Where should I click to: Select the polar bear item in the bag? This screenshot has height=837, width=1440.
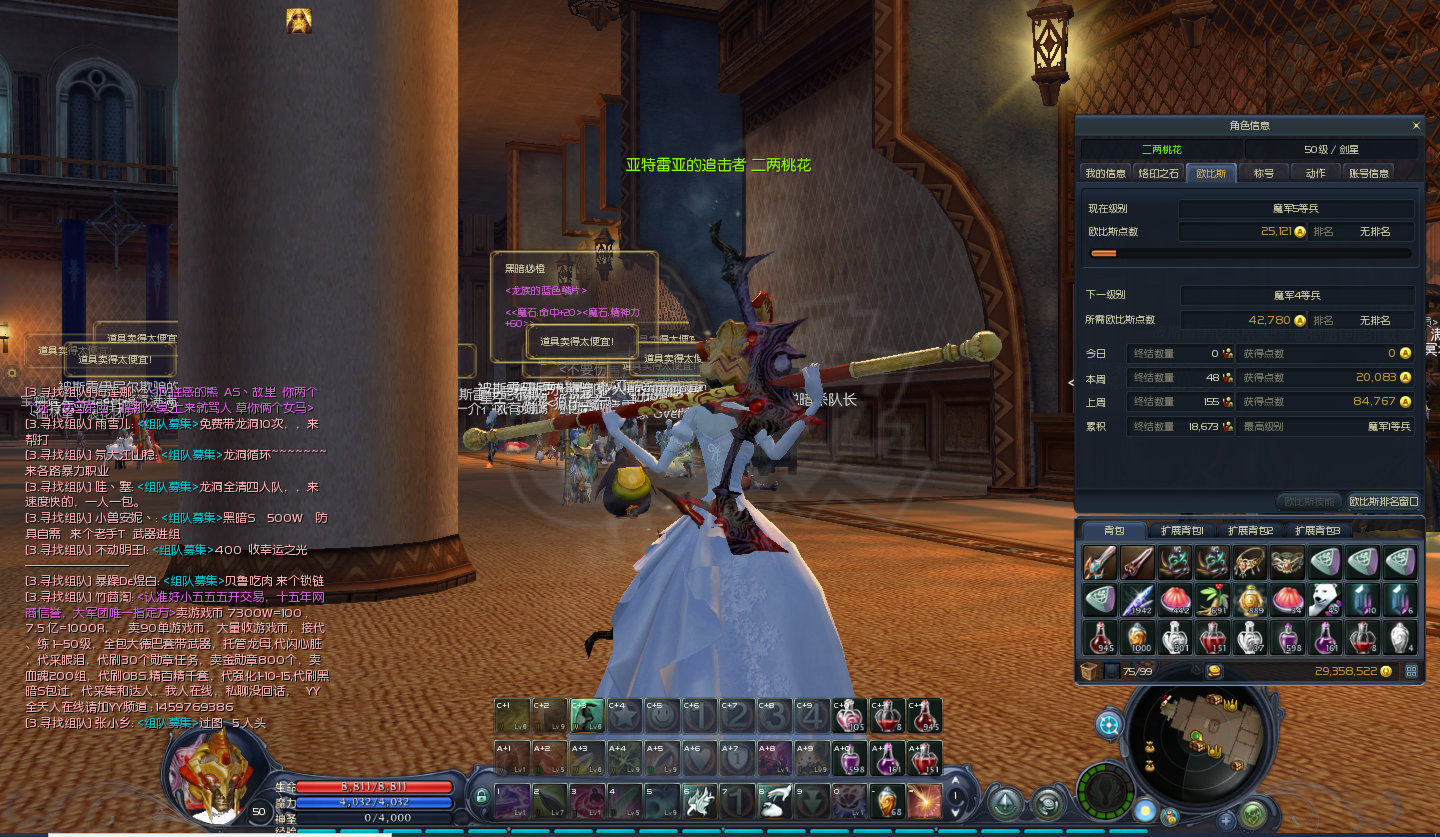tap(1325, 600)
